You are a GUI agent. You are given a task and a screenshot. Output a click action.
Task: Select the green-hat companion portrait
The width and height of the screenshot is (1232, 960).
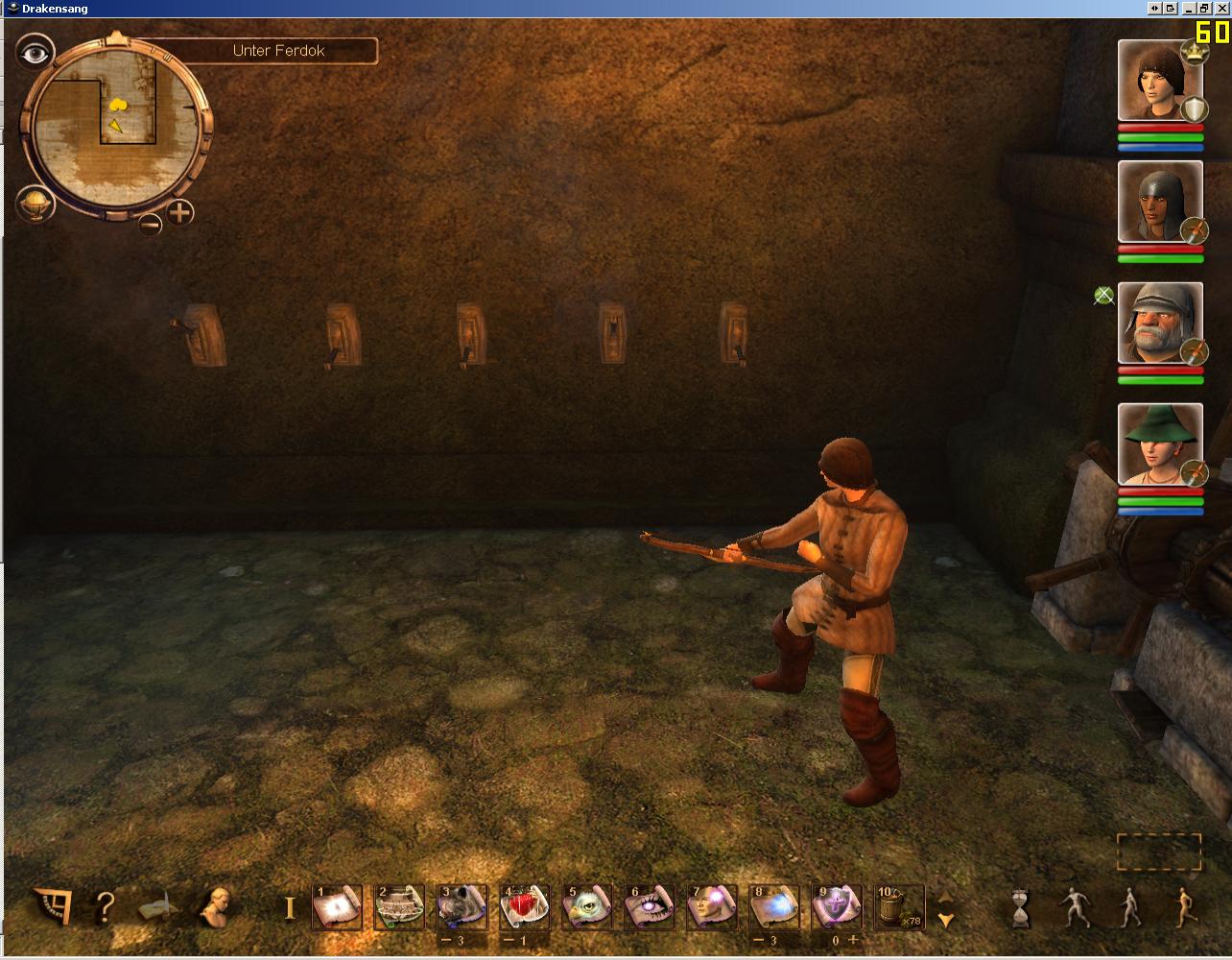(x=1159, y=444)
